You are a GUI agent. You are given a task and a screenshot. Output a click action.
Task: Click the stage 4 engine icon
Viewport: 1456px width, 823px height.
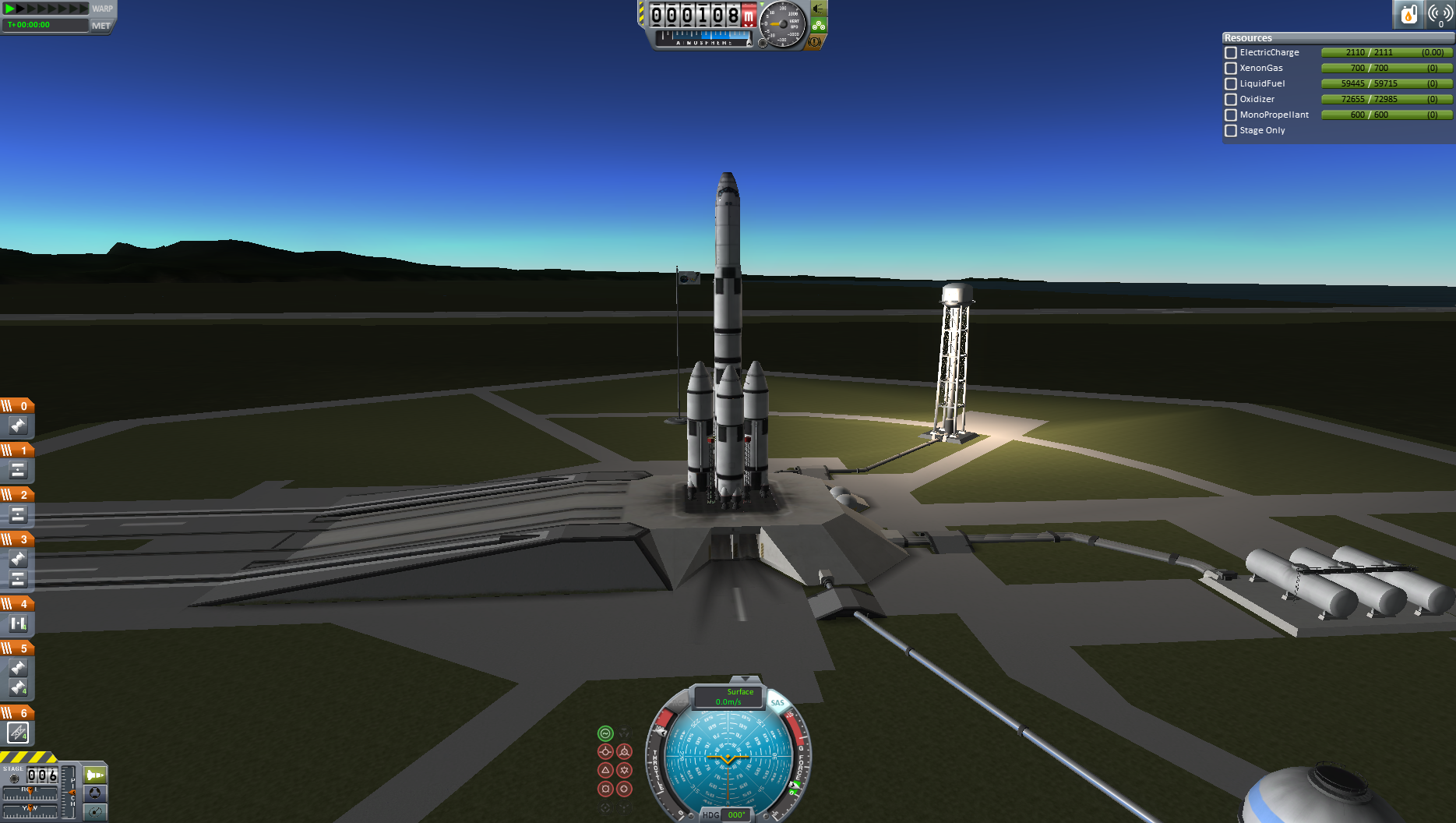click(18, 623)
